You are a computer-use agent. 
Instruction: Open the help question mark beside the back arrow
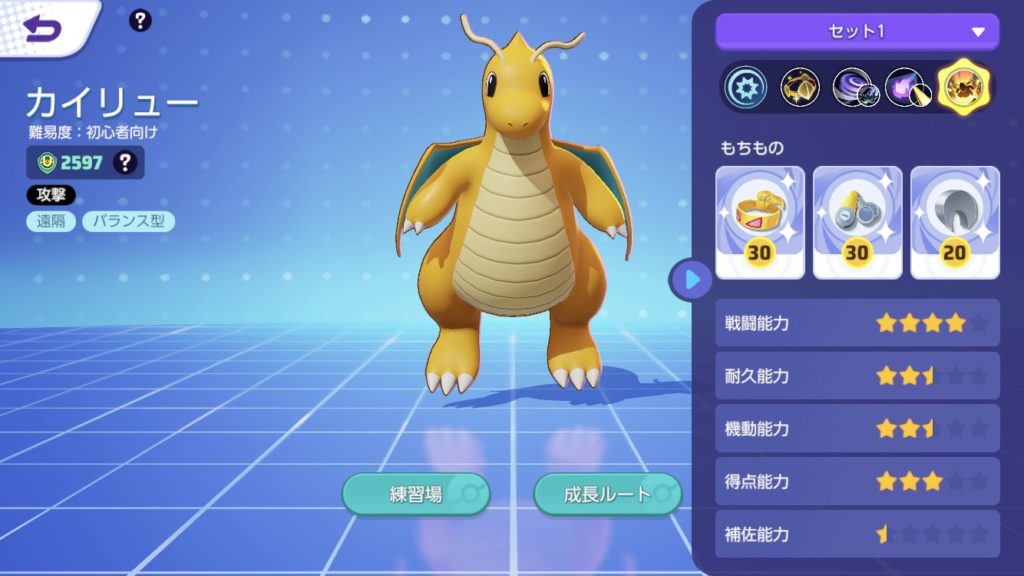point(141,20)
